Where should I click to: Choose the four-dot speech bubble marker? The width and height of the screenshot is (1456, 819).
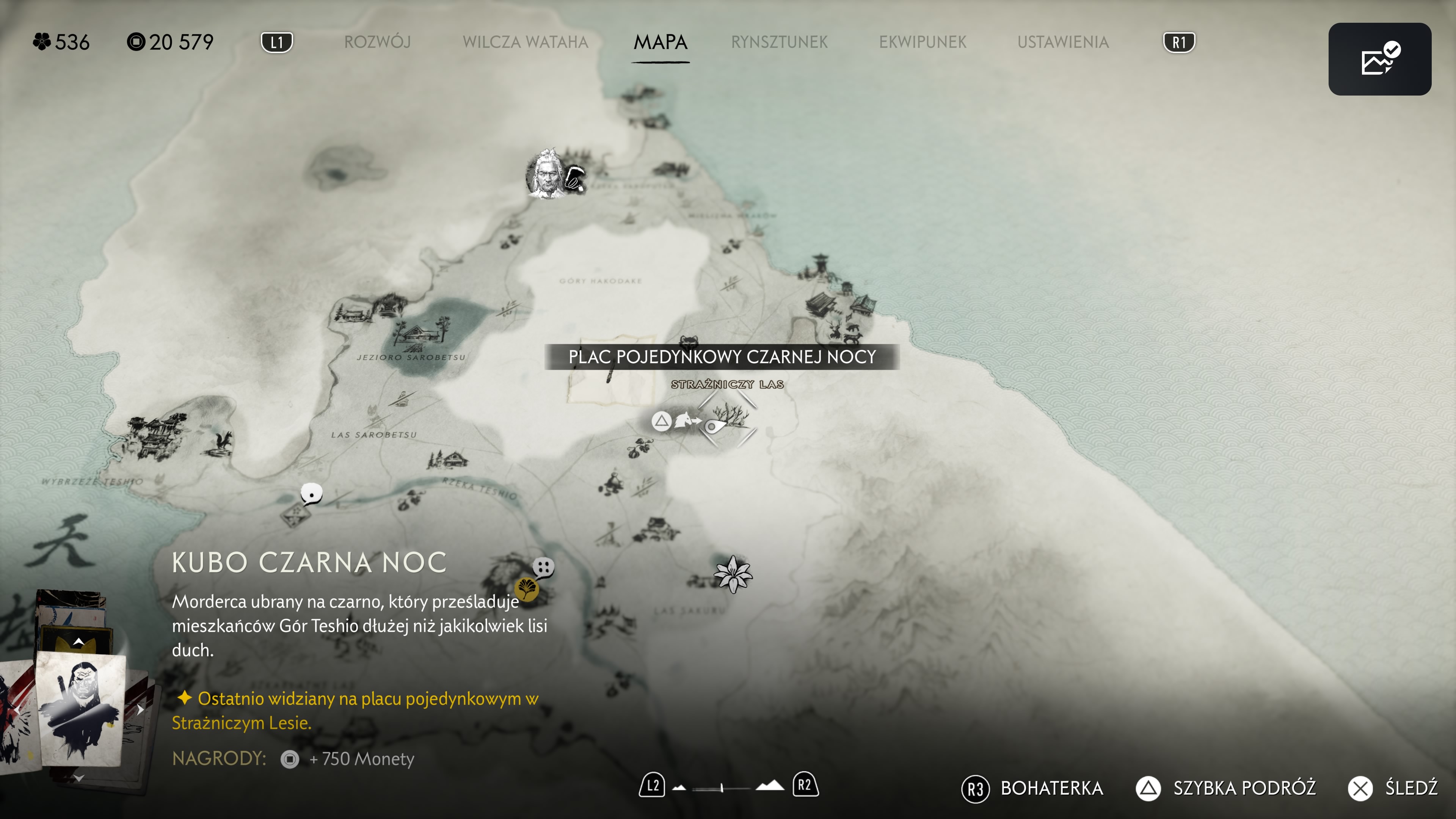(544, 566)
